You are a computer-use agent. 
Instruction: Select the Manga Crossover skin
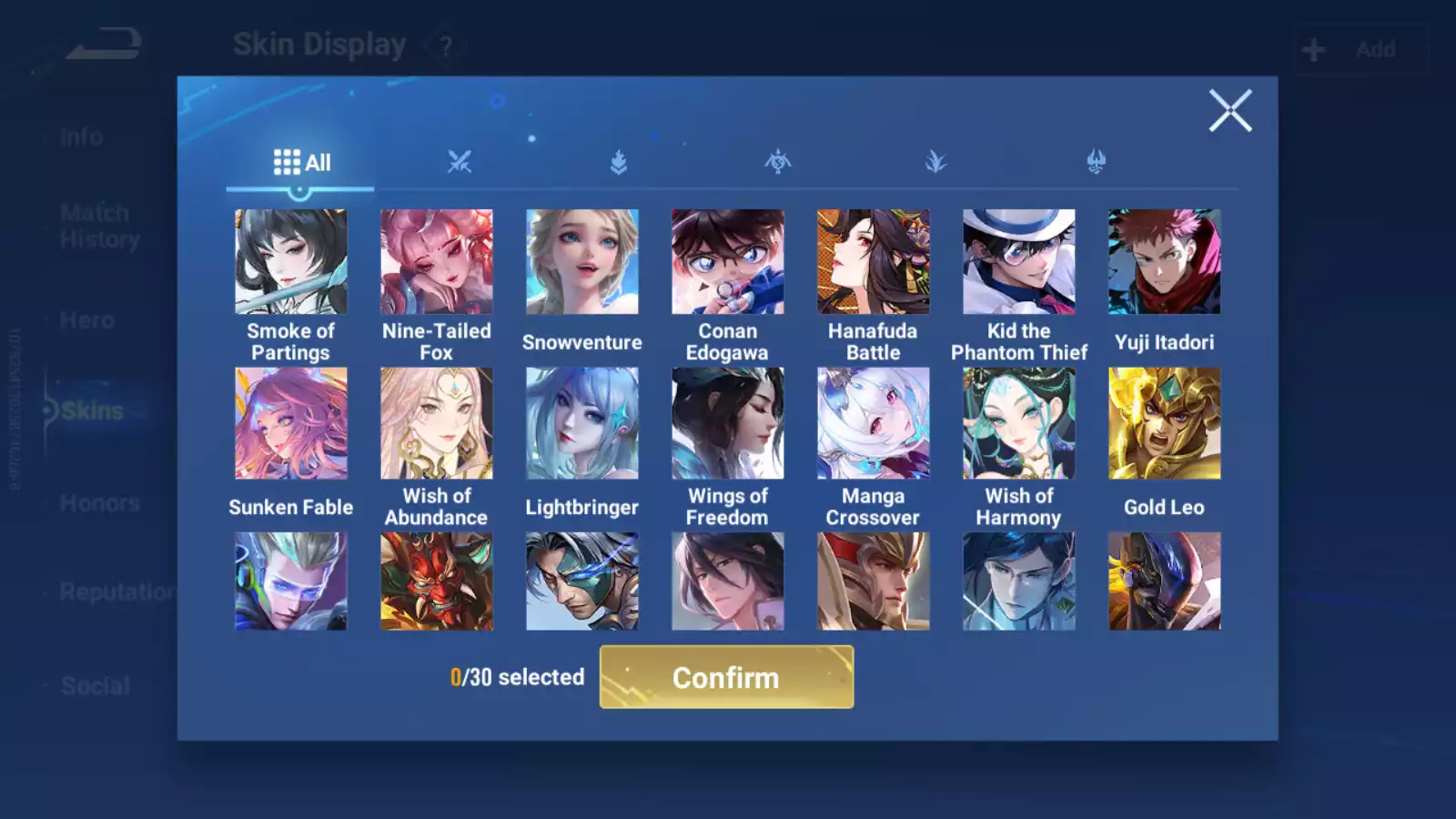pos(874,423)
